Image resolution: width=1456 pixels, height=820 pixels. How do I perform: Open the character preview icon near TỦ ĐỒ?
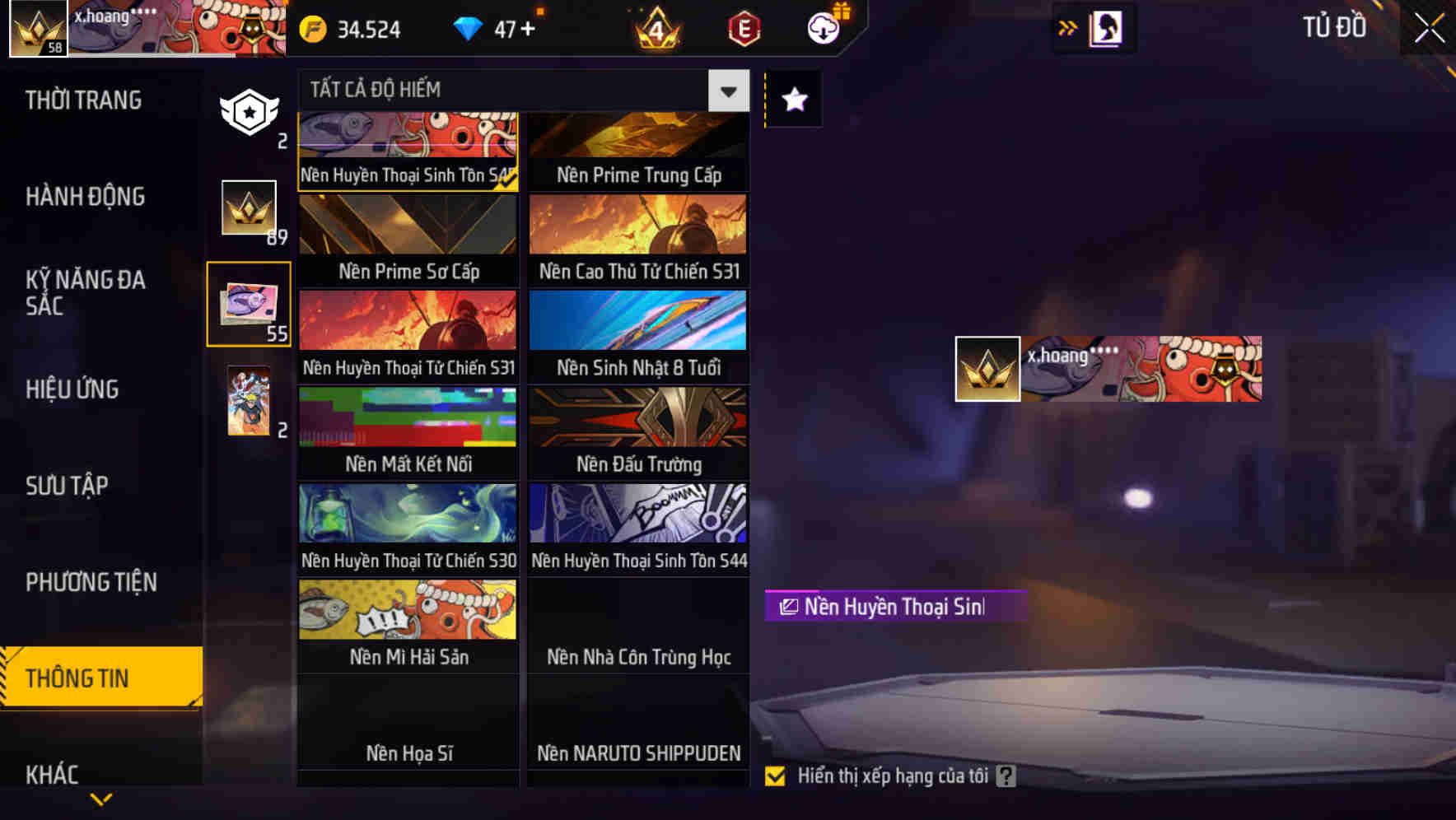tap(1104, 27)
